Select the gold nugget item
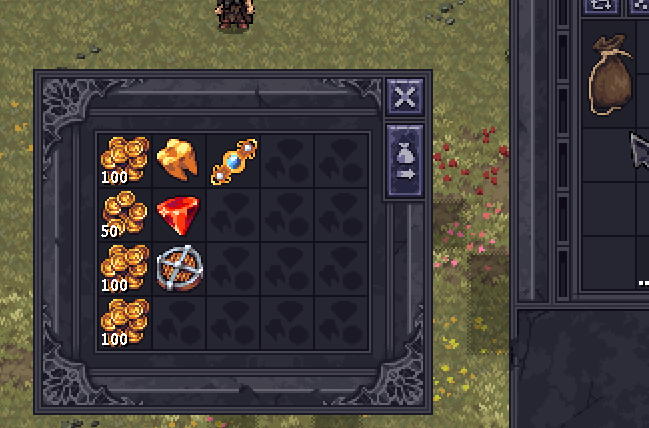This screenshot has width=649, height=428. [x=179, y=159]
